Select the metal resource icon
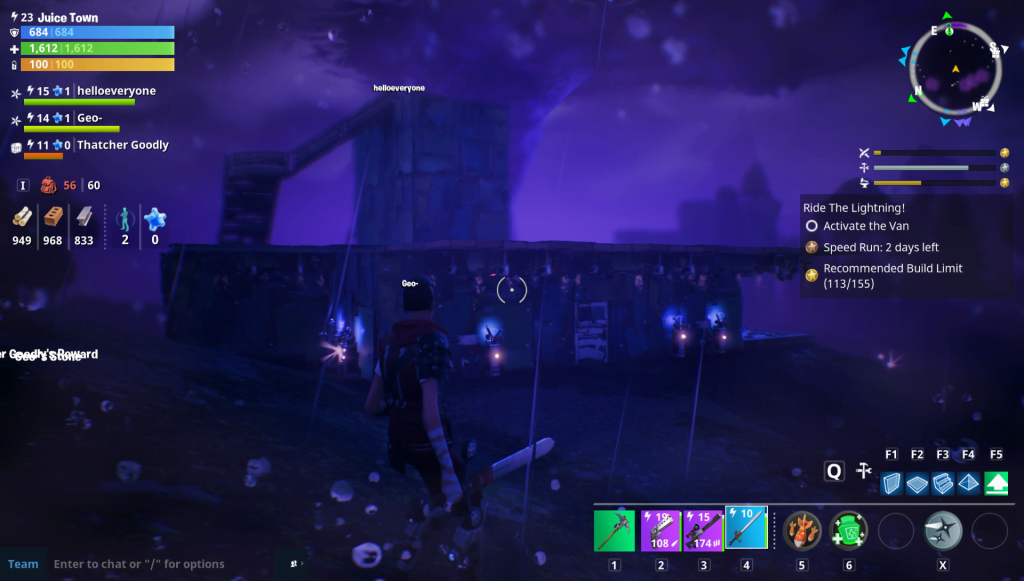Image resolution: width=1024 pixels, height=581 pixels. 84,218
